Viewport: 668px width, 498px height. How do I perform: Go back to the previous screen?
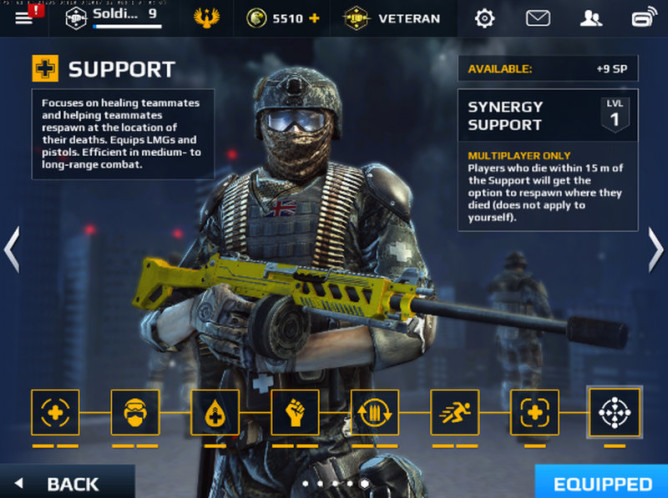[62, 484]
